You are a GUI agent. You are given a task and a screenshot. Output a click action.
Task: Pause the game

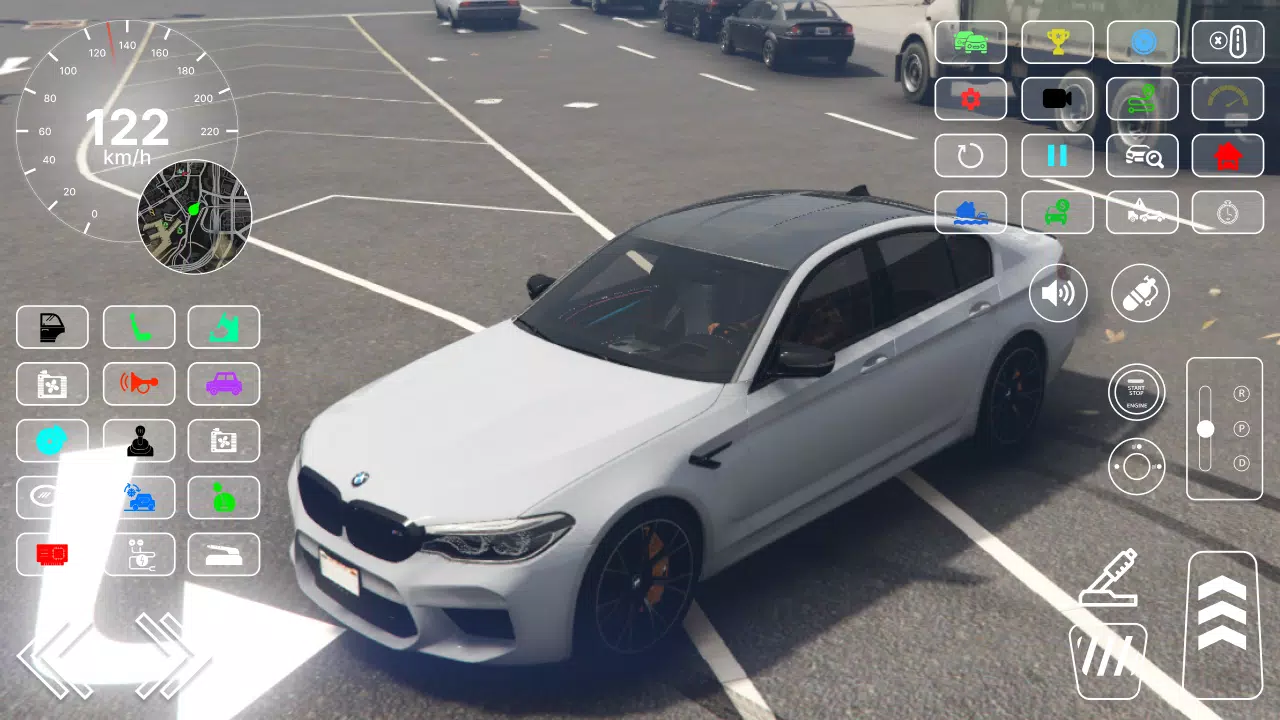coord(1057,156)
